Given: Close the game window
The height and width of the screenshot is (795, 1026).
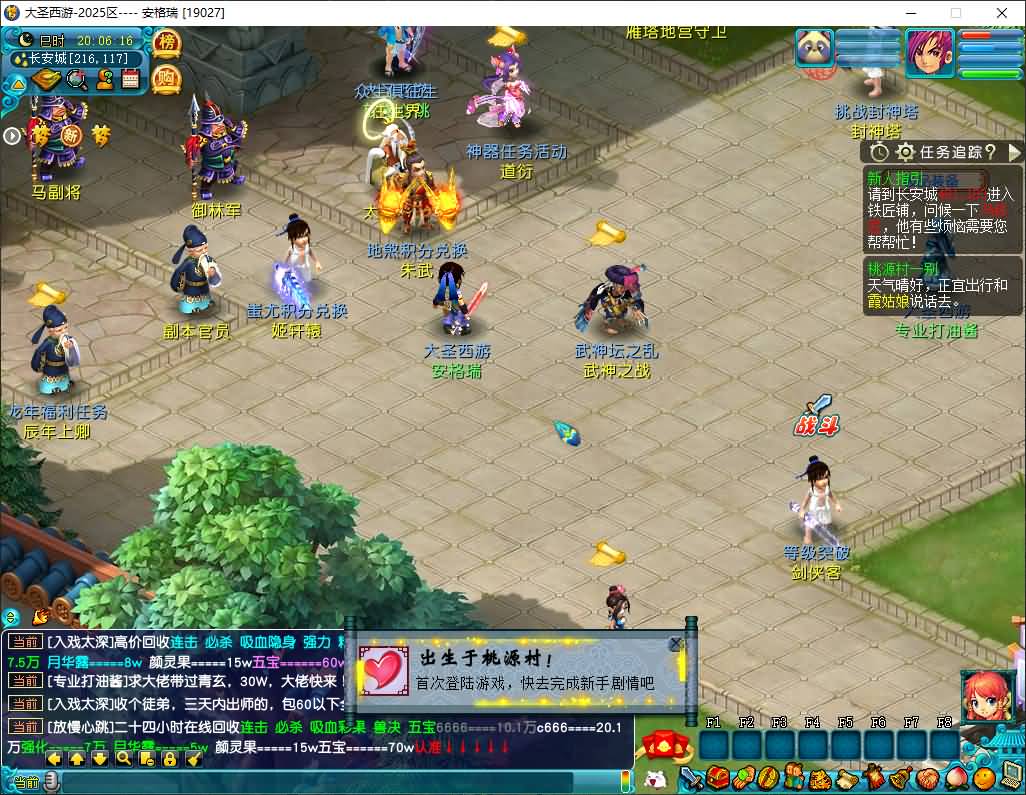Looking at the screenshot, I should tap(1002, 13).
